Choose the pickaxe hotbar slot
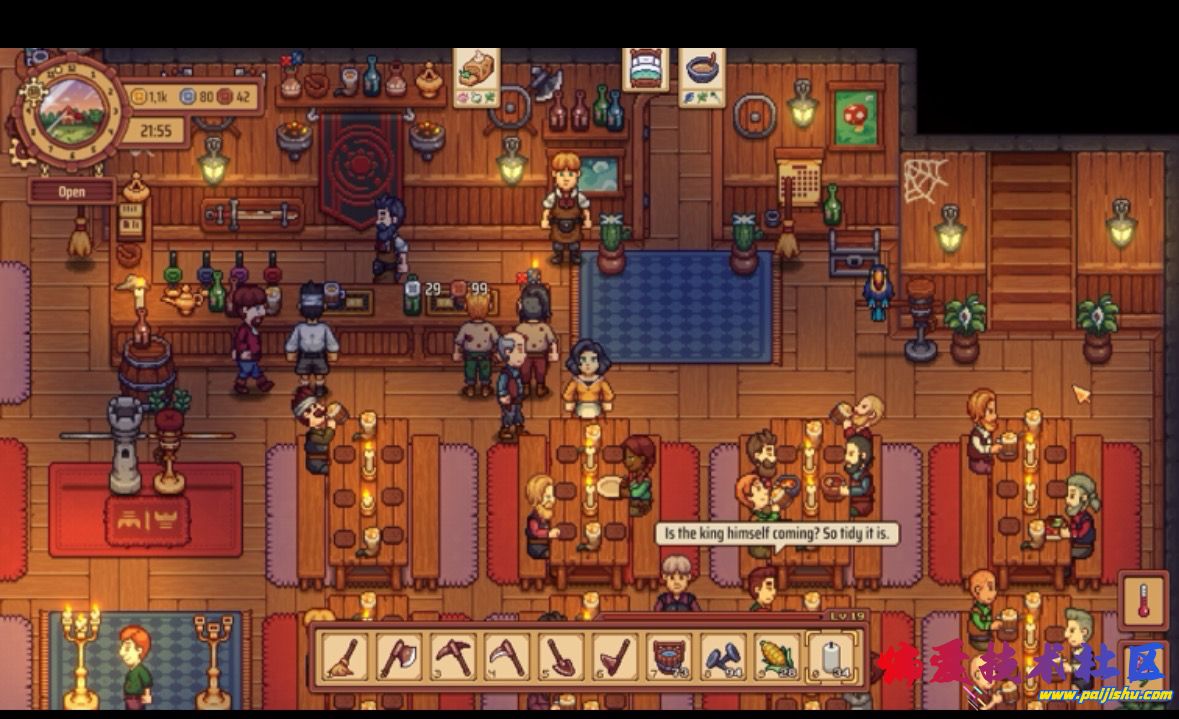This screenshot has height=719, width=1179. click(x=453, y=657)
